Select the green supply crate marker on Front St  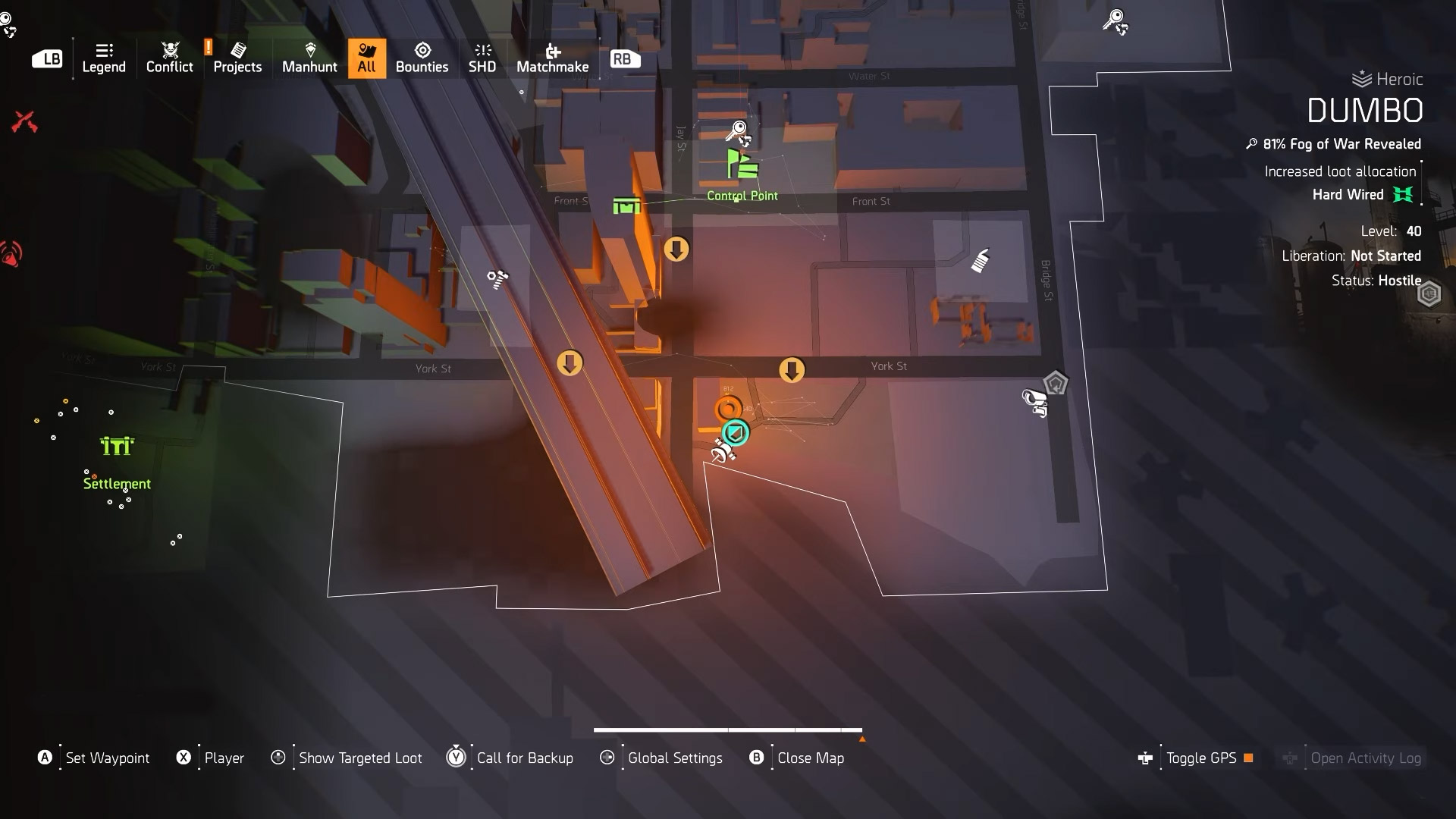click(626, 206)
